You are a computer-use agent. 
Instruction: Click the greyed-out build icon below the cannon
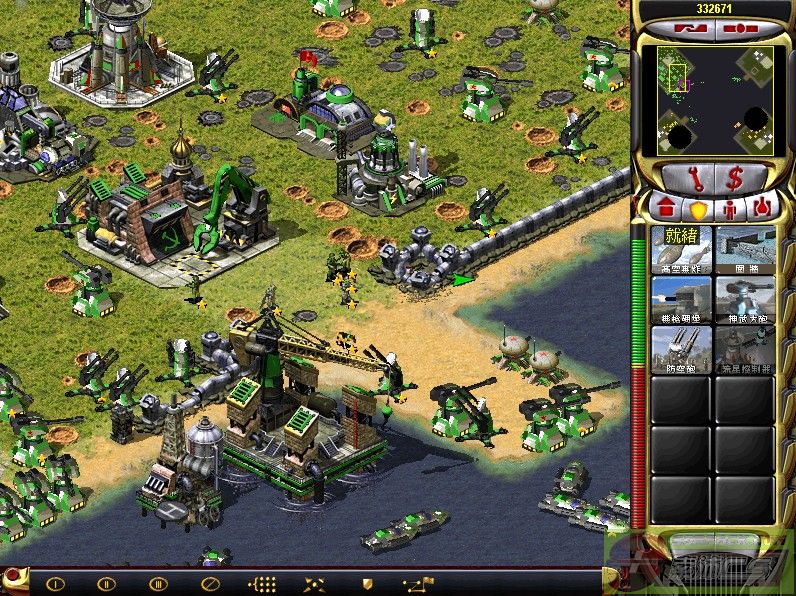point(744,349)
